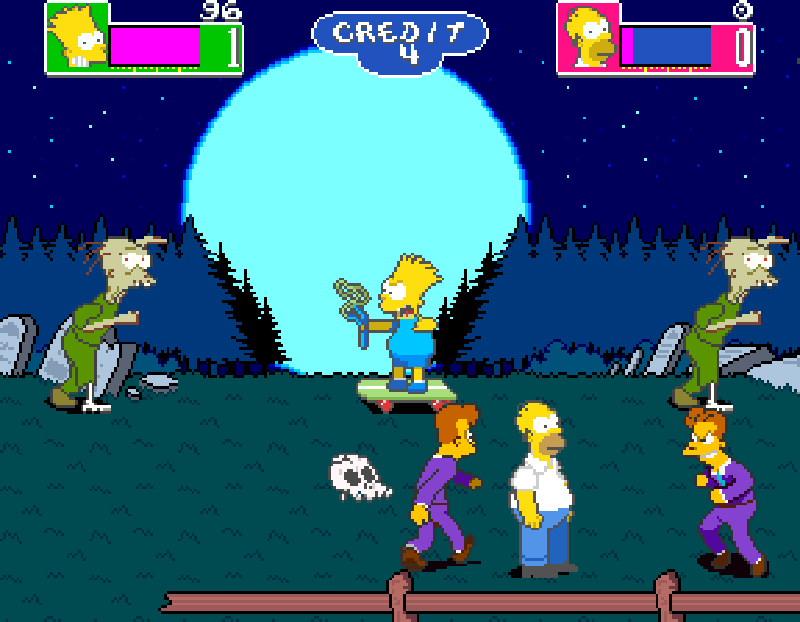Select Homer's player portrait
The width and height of the screenshot is (800, 622).
coord(588,39)
